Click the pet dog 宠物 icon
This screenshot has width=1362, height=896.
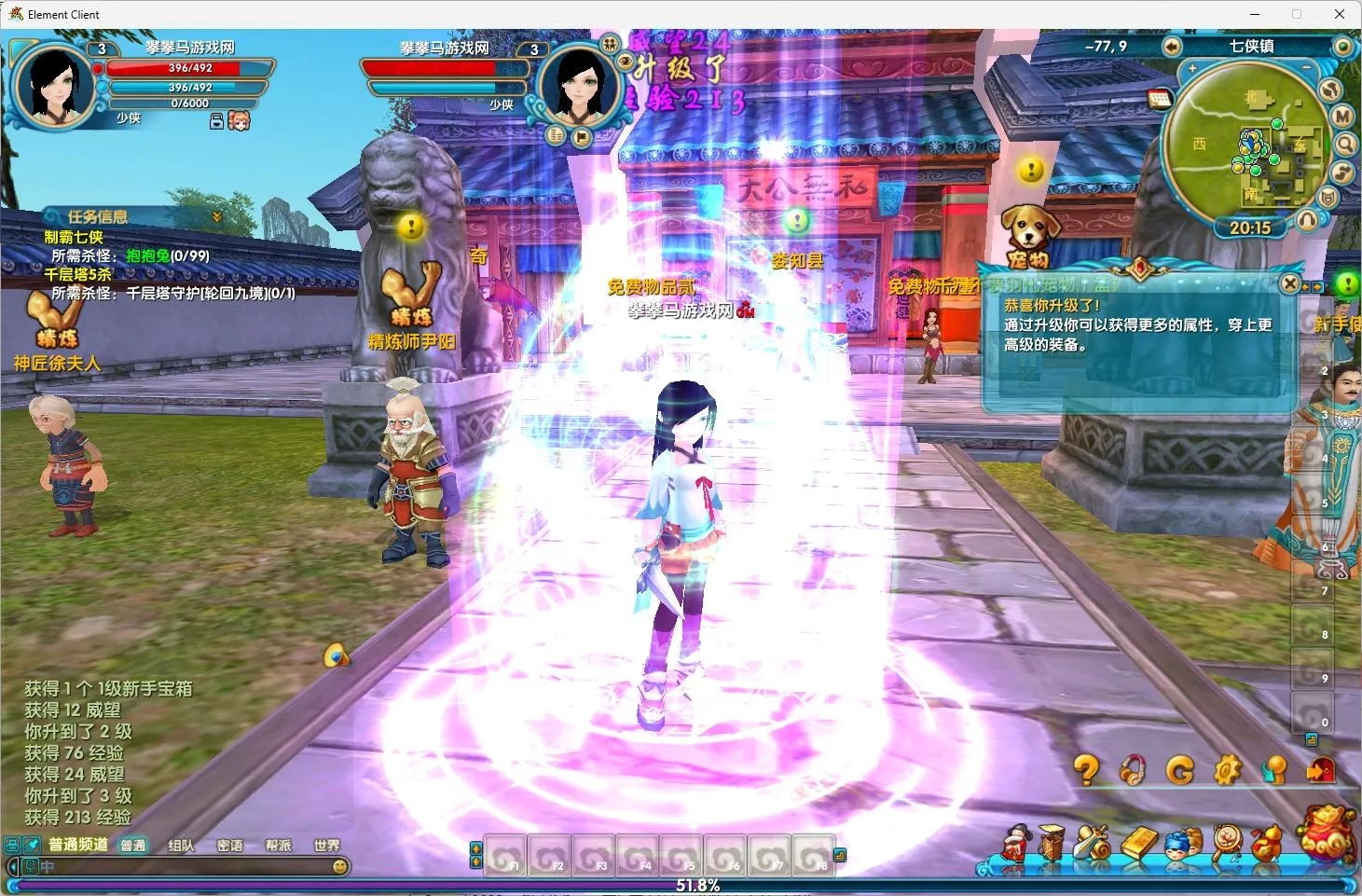click(x=1029, y=235)
